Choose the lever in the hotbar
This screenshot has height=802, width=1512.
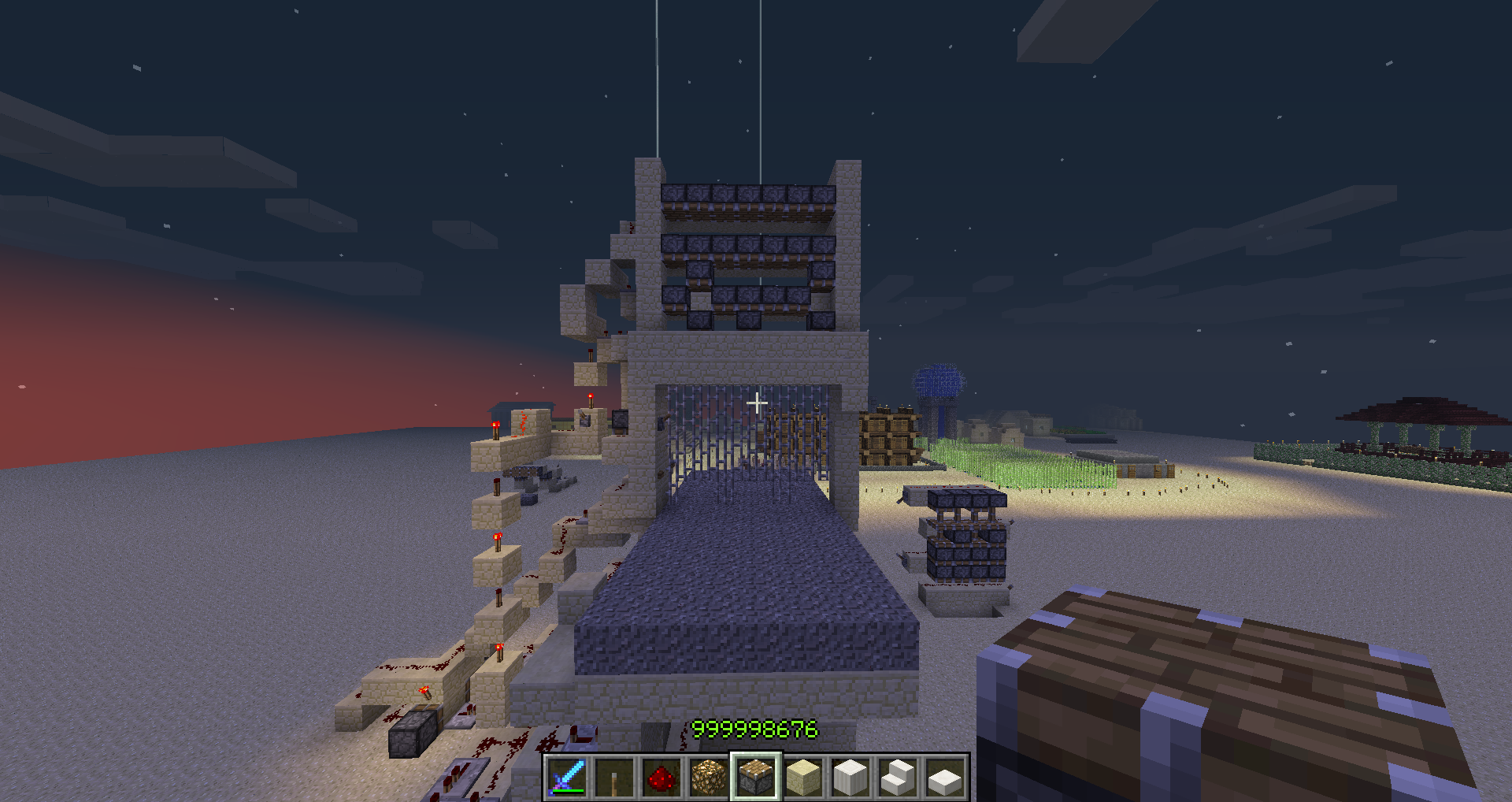[614, 777]
